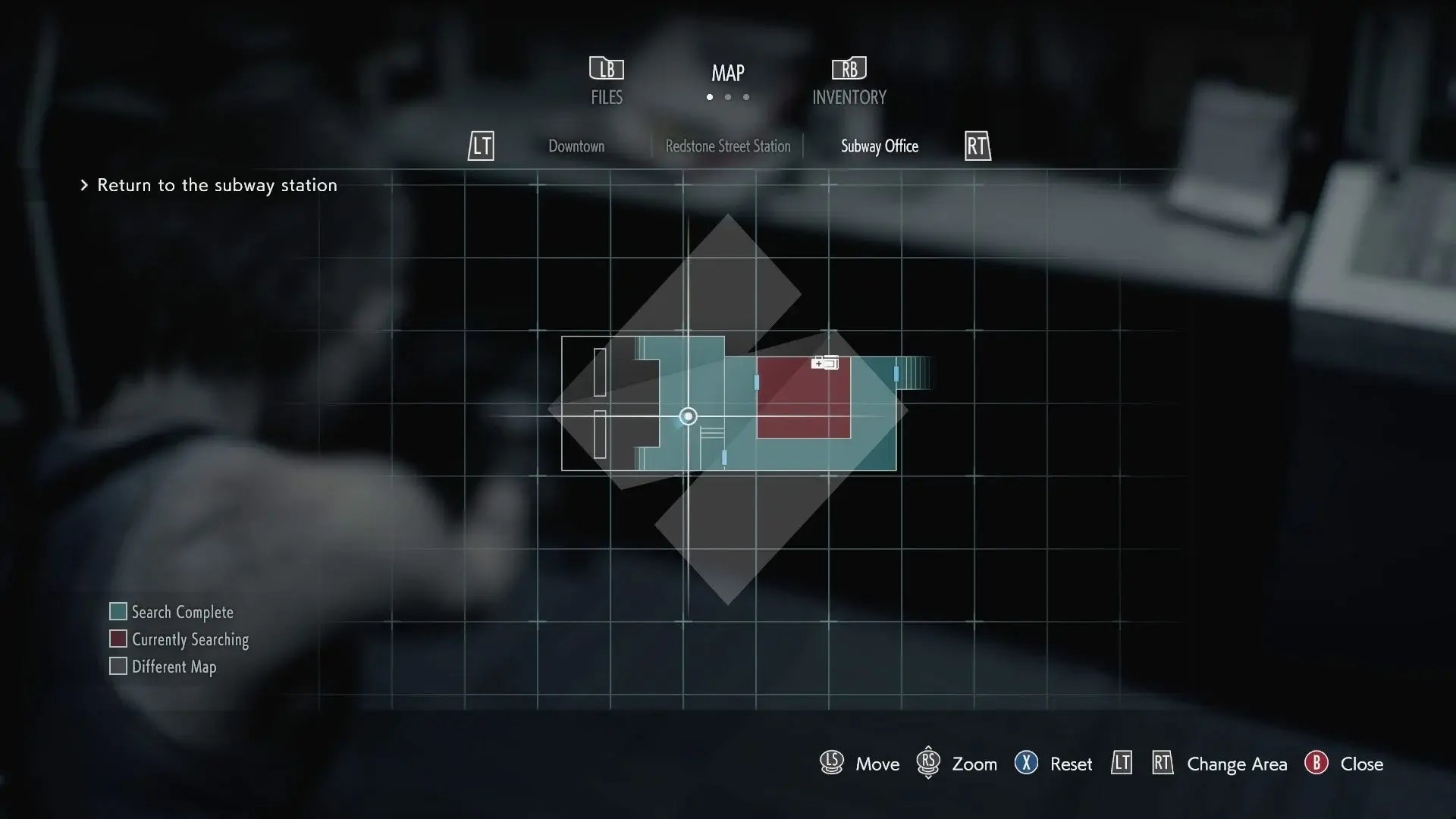Click the RS Zoom control icon
Viewport: 1456px width, 819px height.
[928, 764]
